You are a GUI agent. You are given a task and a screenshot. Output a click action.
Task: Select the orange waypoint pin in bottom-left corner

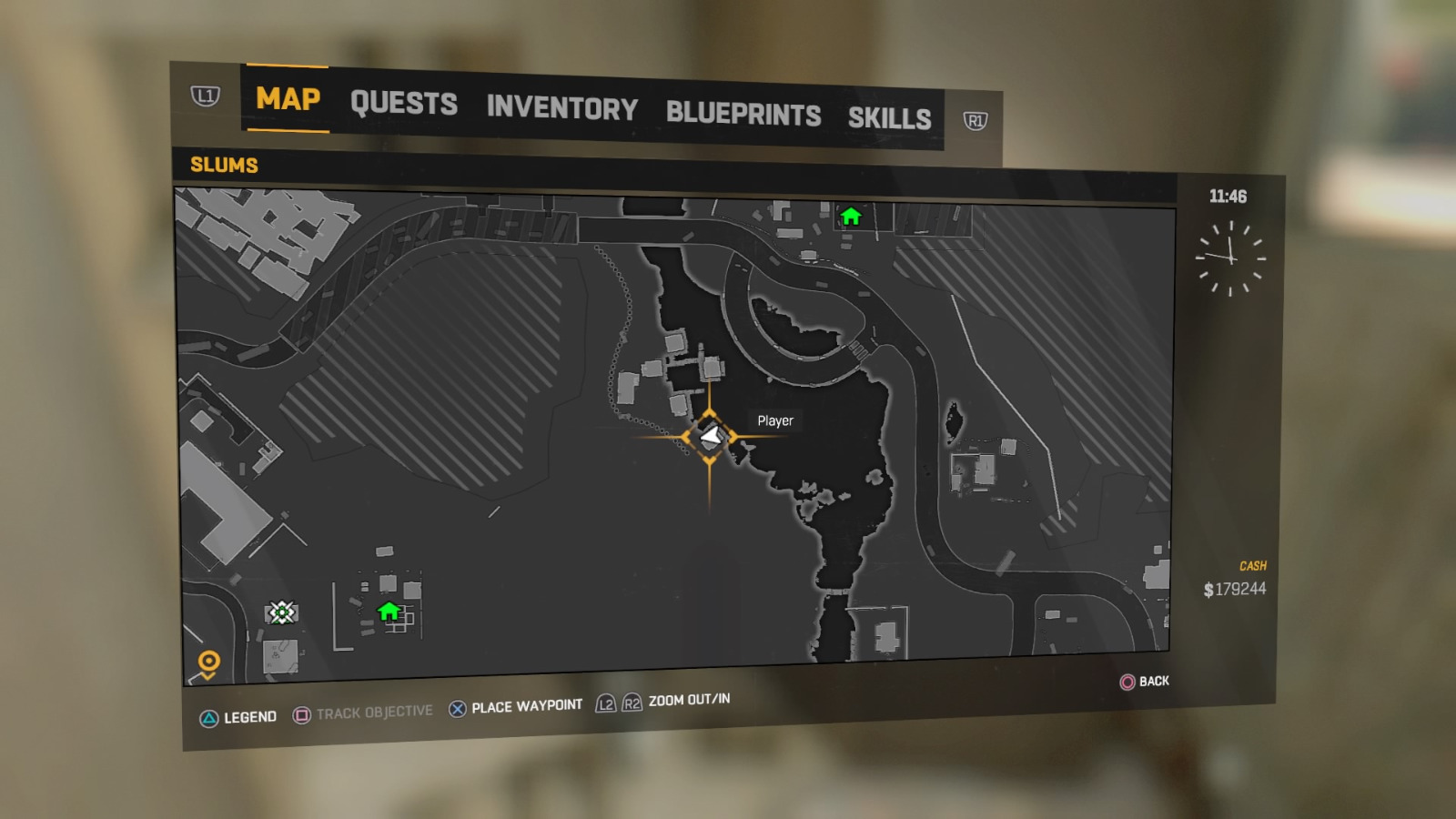pos(210,662)
